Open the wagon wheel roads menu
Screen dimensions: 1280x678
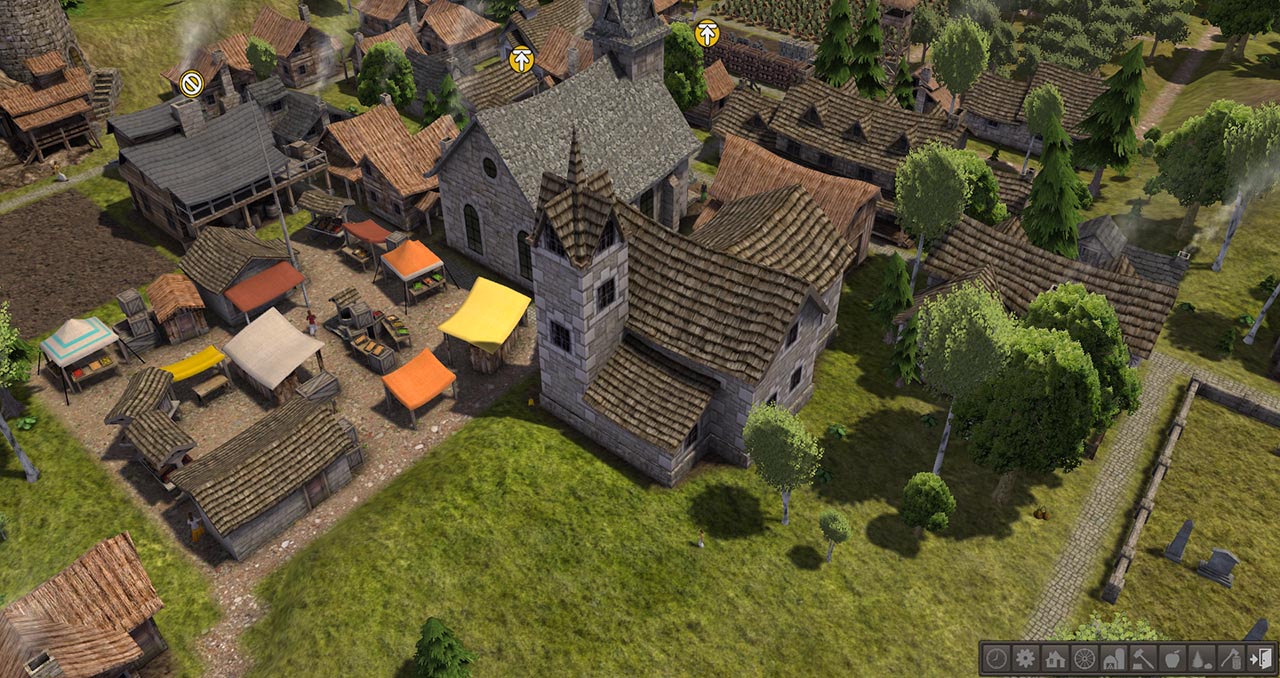(x=1083, y=658)
